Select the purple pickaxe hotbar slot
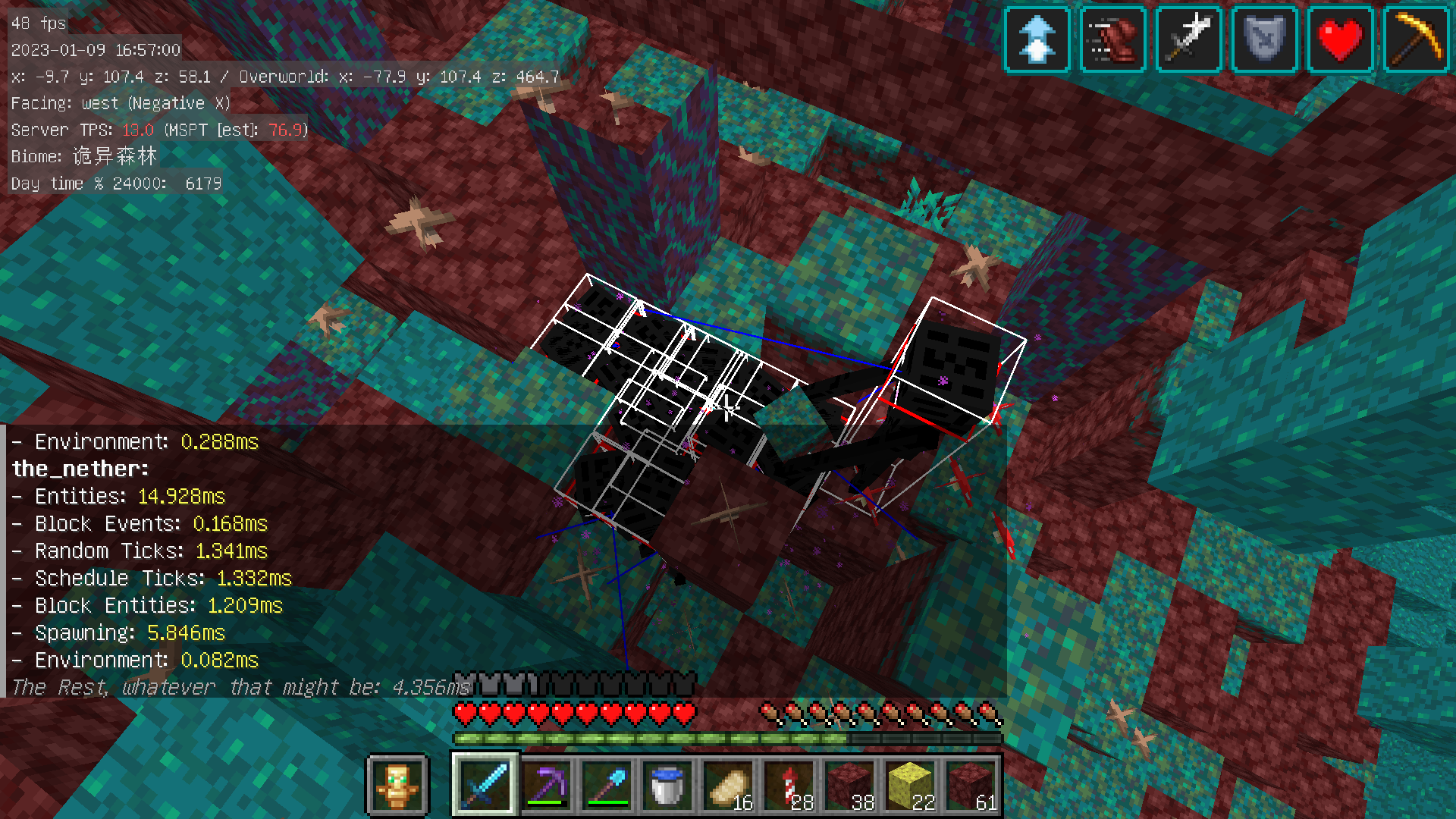Viewport: 1456px width, 819px height. pyautogui.click(x=546, y=785)
